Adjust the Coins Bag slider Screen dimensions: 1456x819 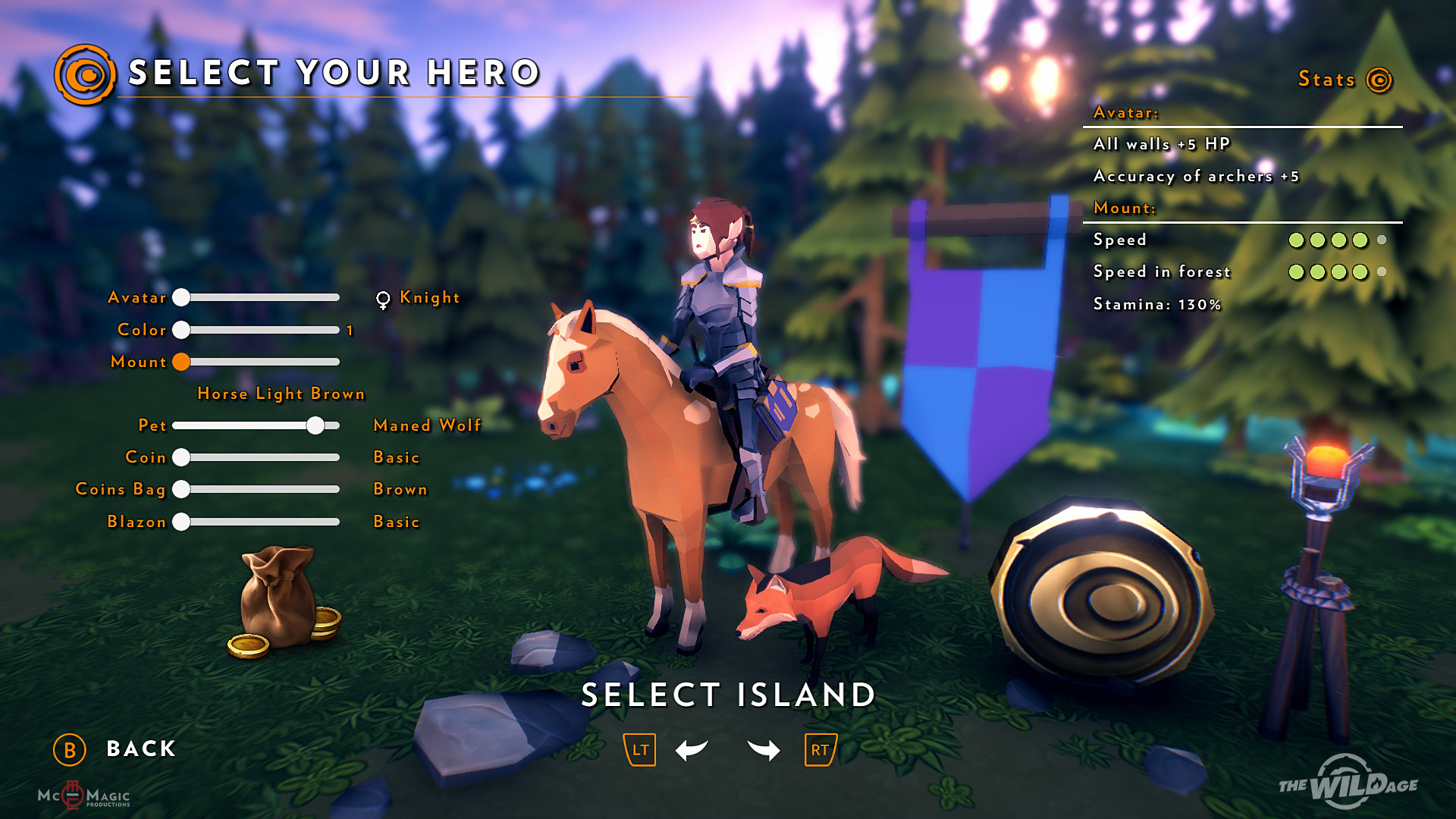(181, 489)
